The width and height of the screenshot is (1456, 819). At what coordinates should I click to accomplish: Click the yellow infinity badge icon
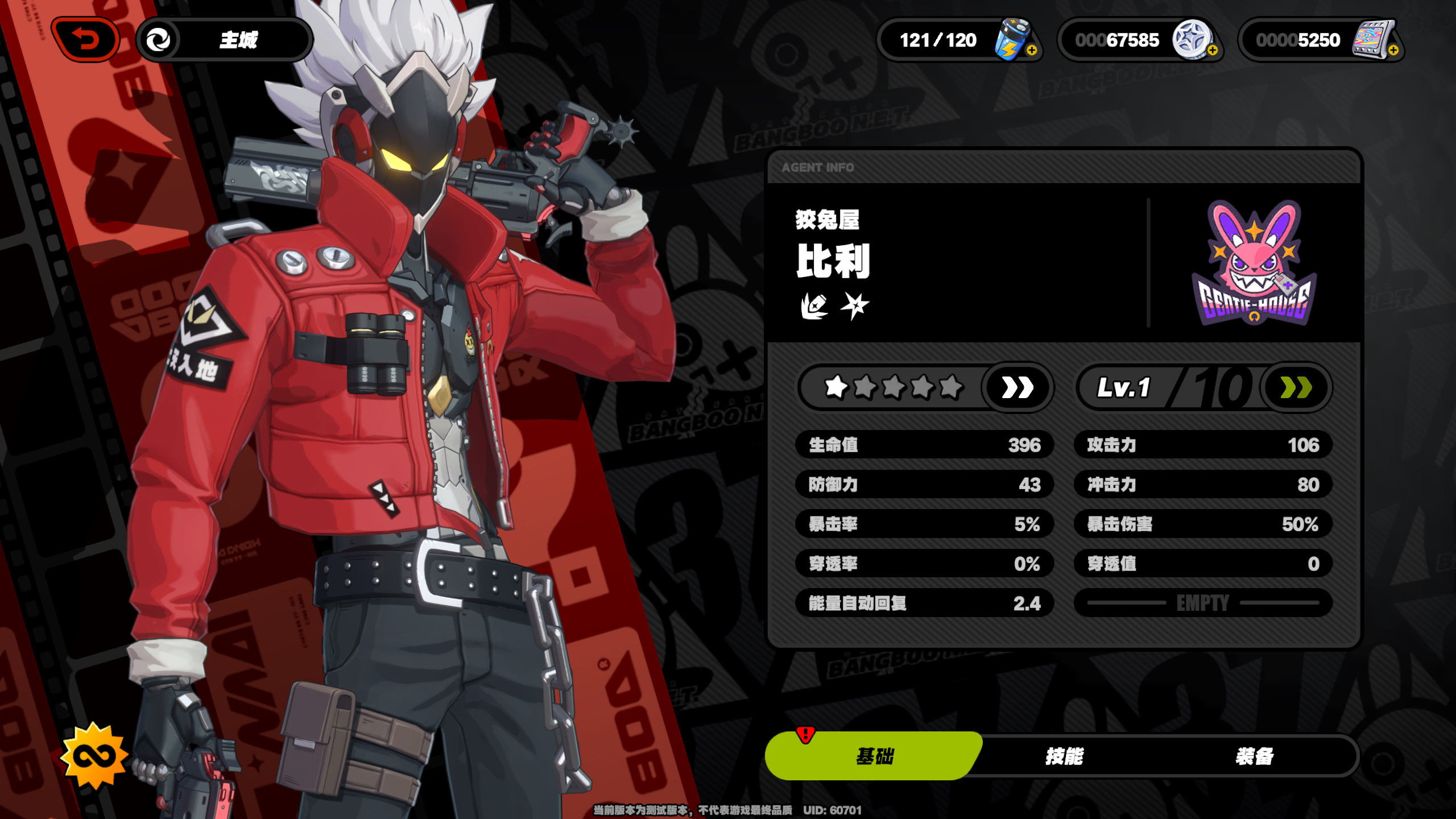pyautogui.click(x=94, y=756)
